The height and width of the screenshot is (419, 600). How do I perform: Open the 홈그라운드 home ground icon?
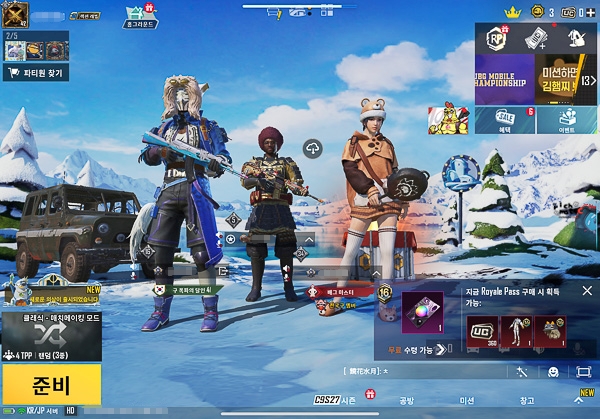[139, 15]
